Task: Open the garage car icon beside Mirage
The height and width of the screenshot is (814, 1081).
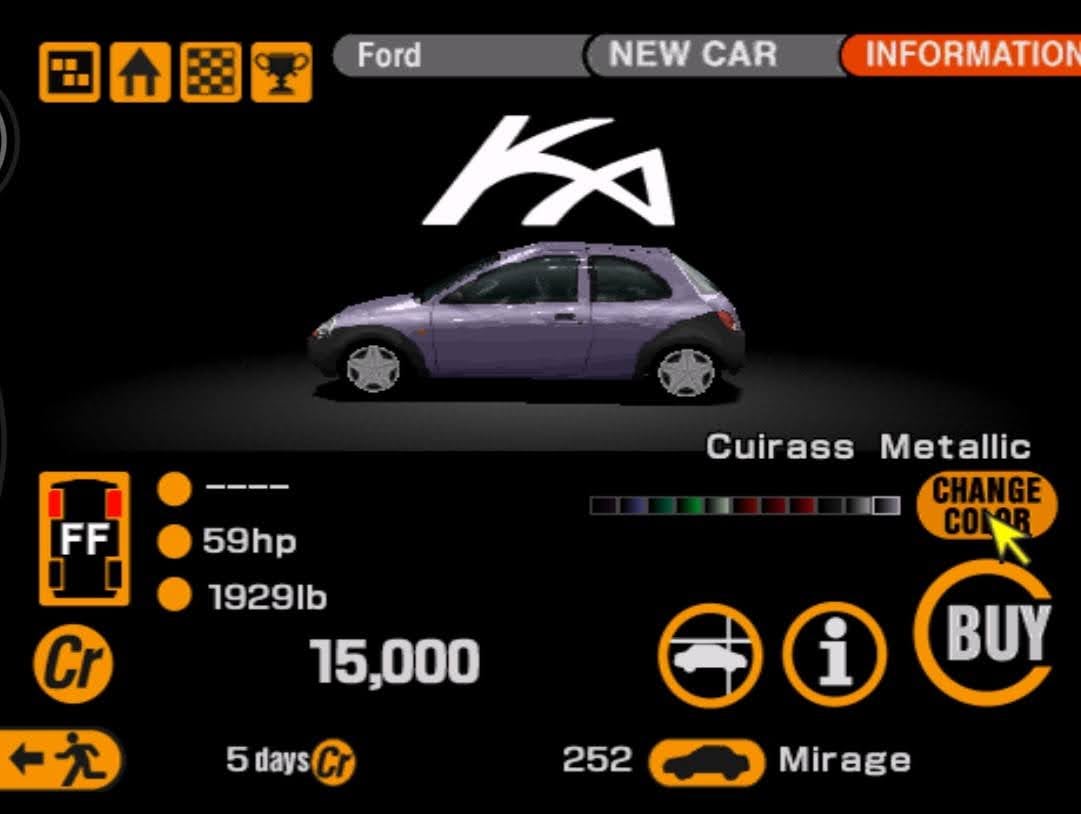Action: tap(706, 761)
